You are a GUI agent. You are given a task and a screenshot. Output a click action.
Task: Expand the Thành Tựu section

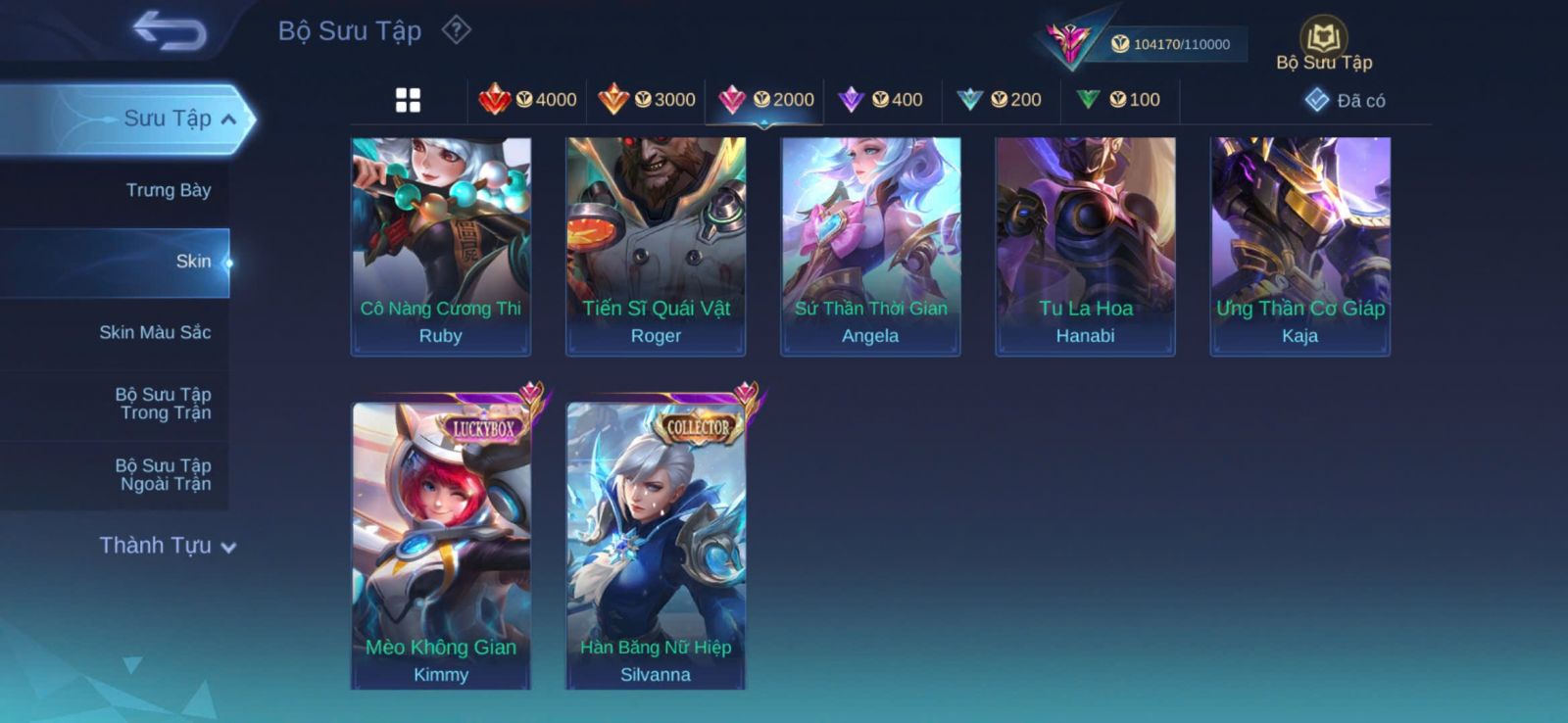167,546
